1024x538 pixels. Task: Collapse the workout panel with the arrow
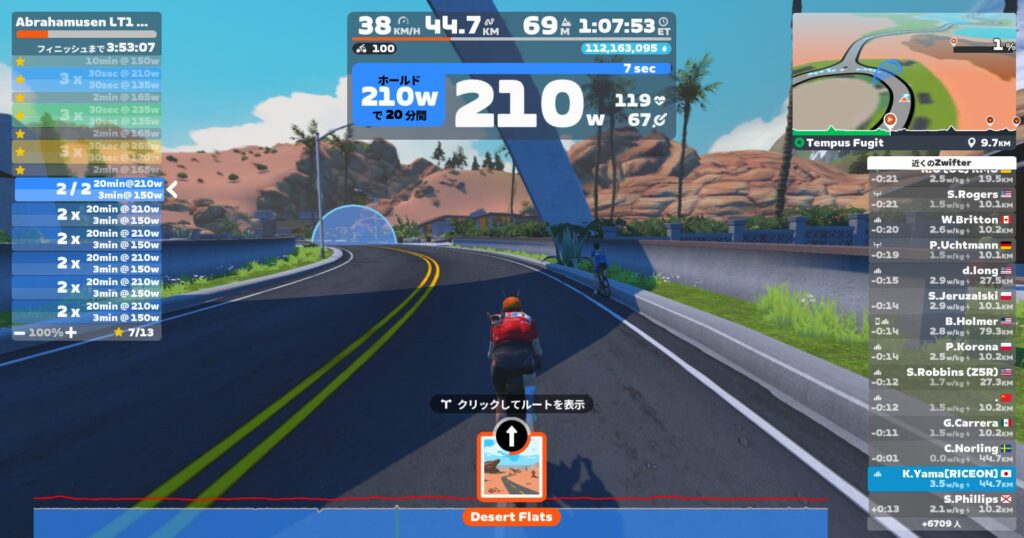click(172, 188)
